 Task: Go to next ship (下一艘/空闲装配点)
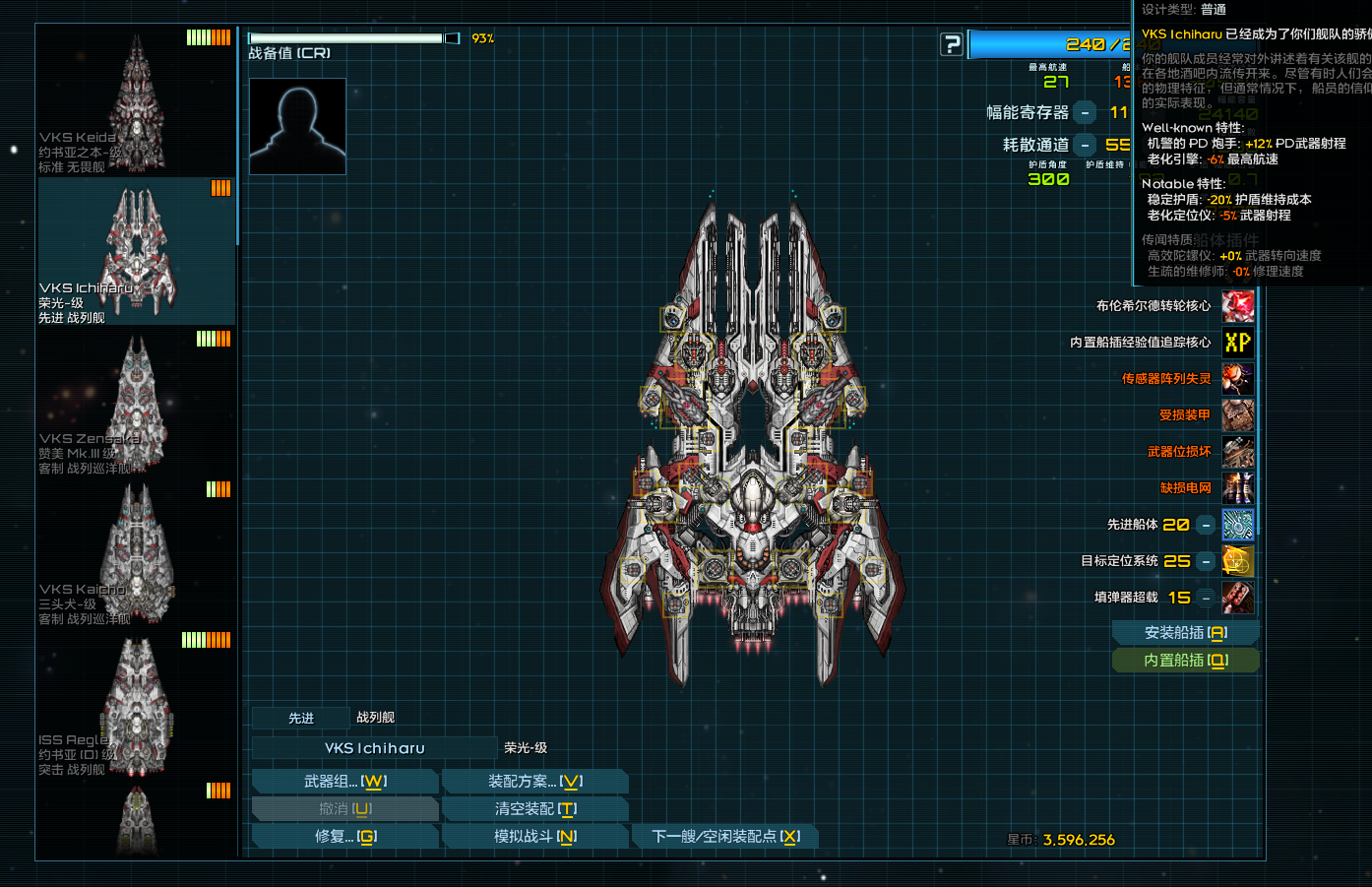click(725, 837)
